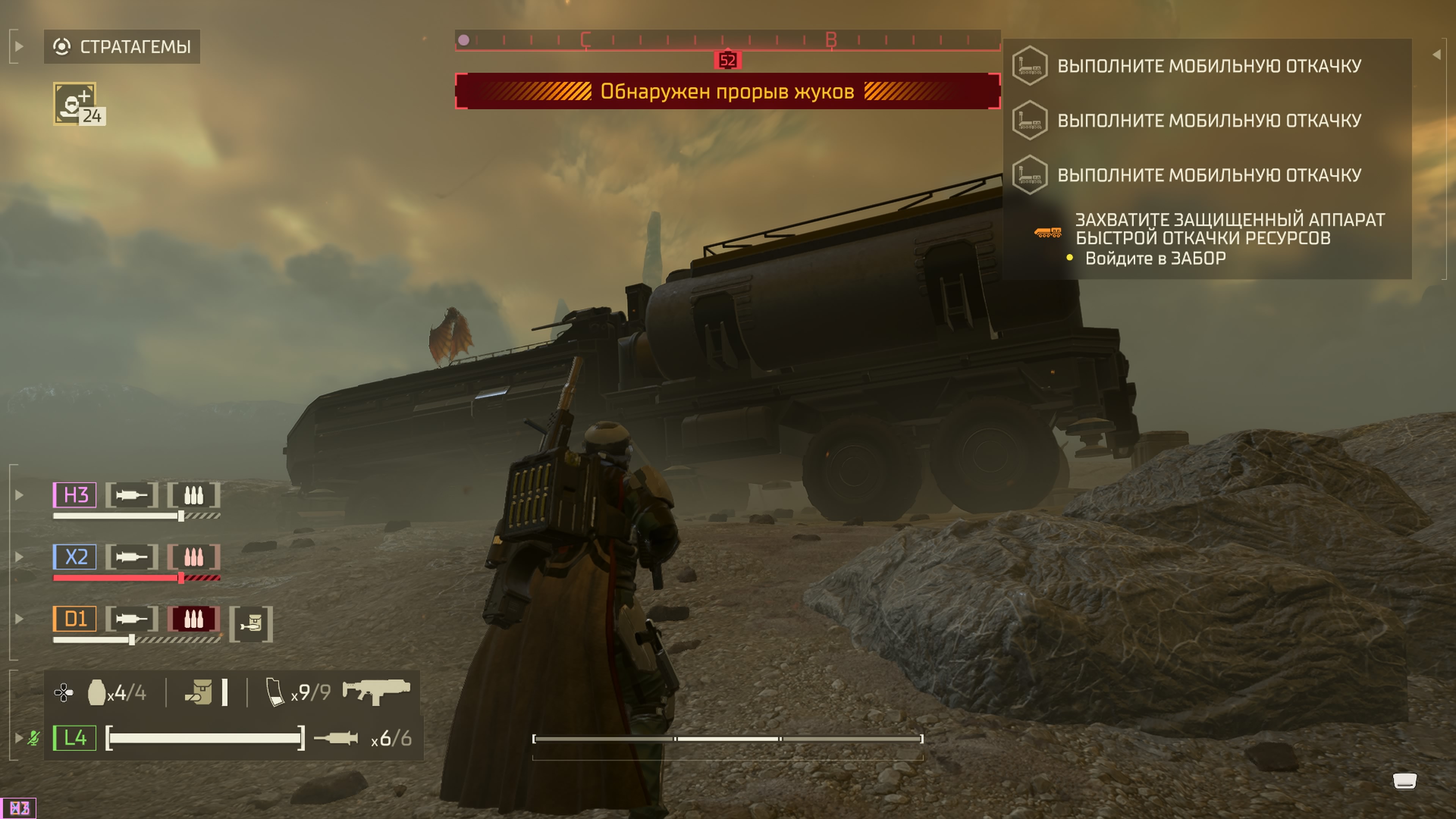Click the compass marker C
The height and width of the screenshot is (819, 1456).
pyautogui.click(x=585, y=39)
